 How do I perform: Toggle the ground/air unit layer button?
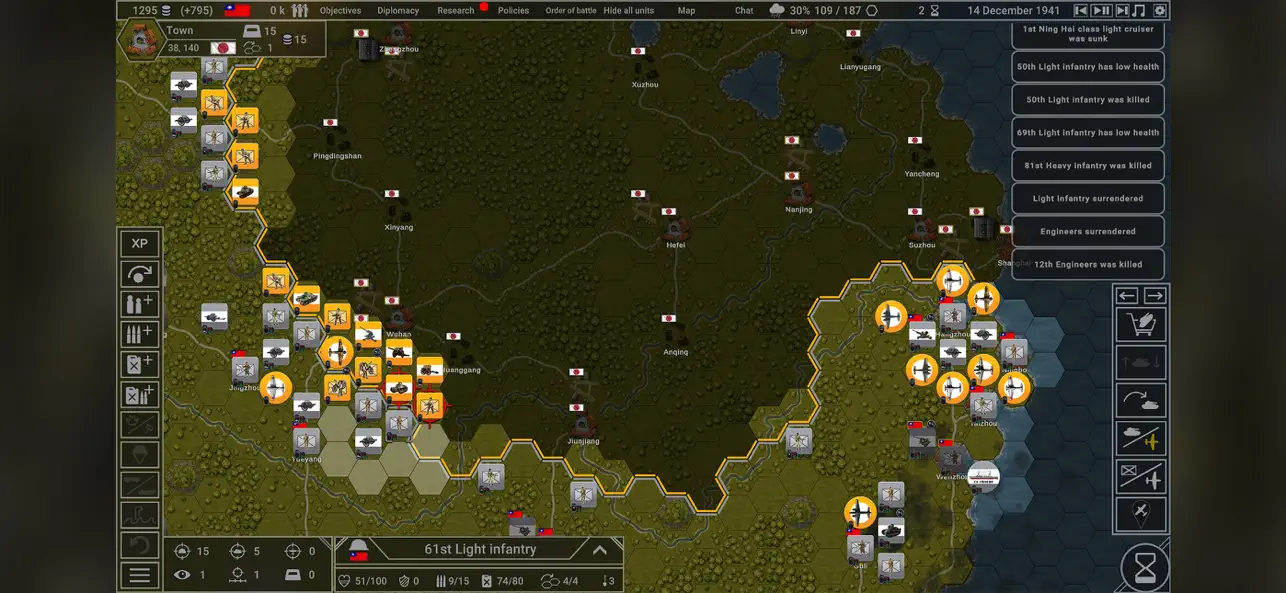tap(1142, 439)
